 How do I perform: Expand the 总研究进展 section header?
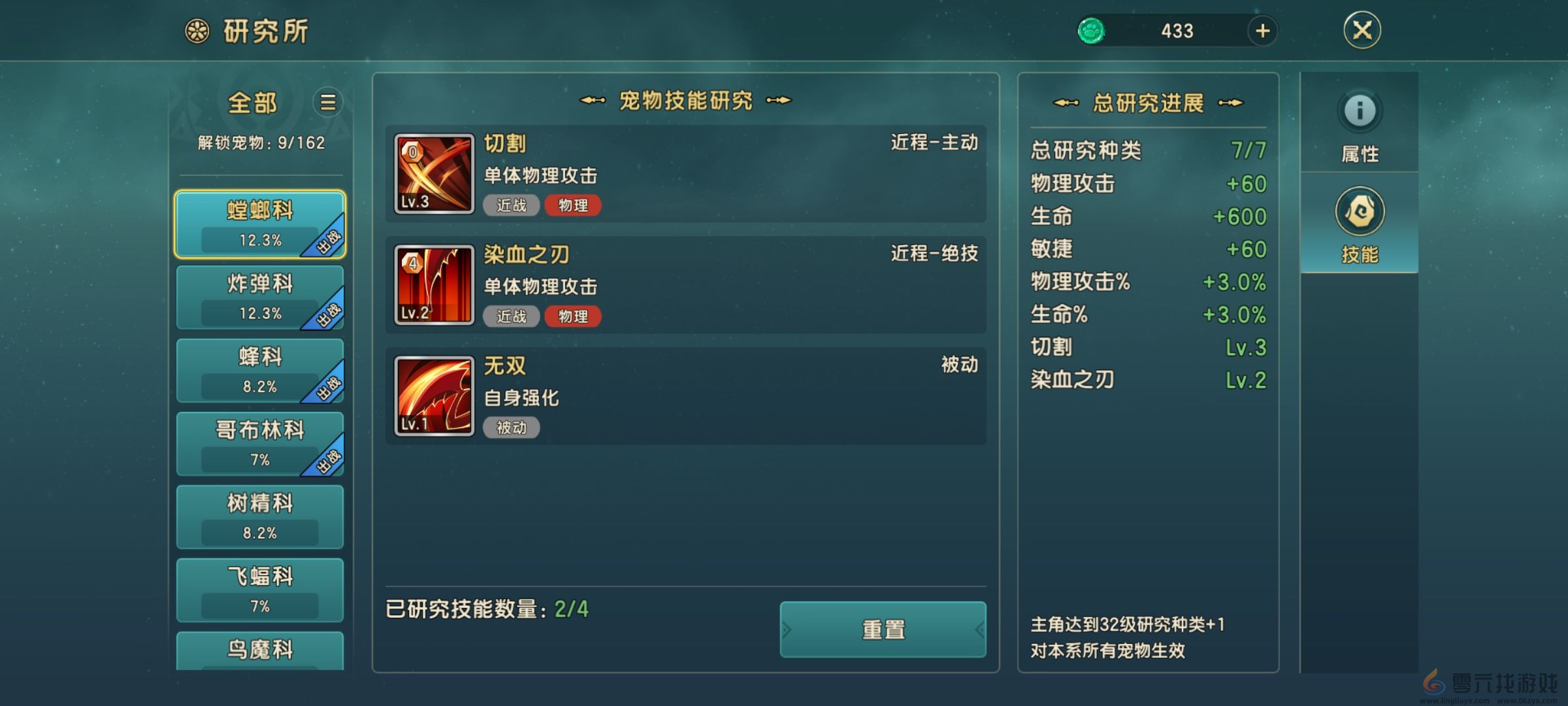pos(1148,103)
